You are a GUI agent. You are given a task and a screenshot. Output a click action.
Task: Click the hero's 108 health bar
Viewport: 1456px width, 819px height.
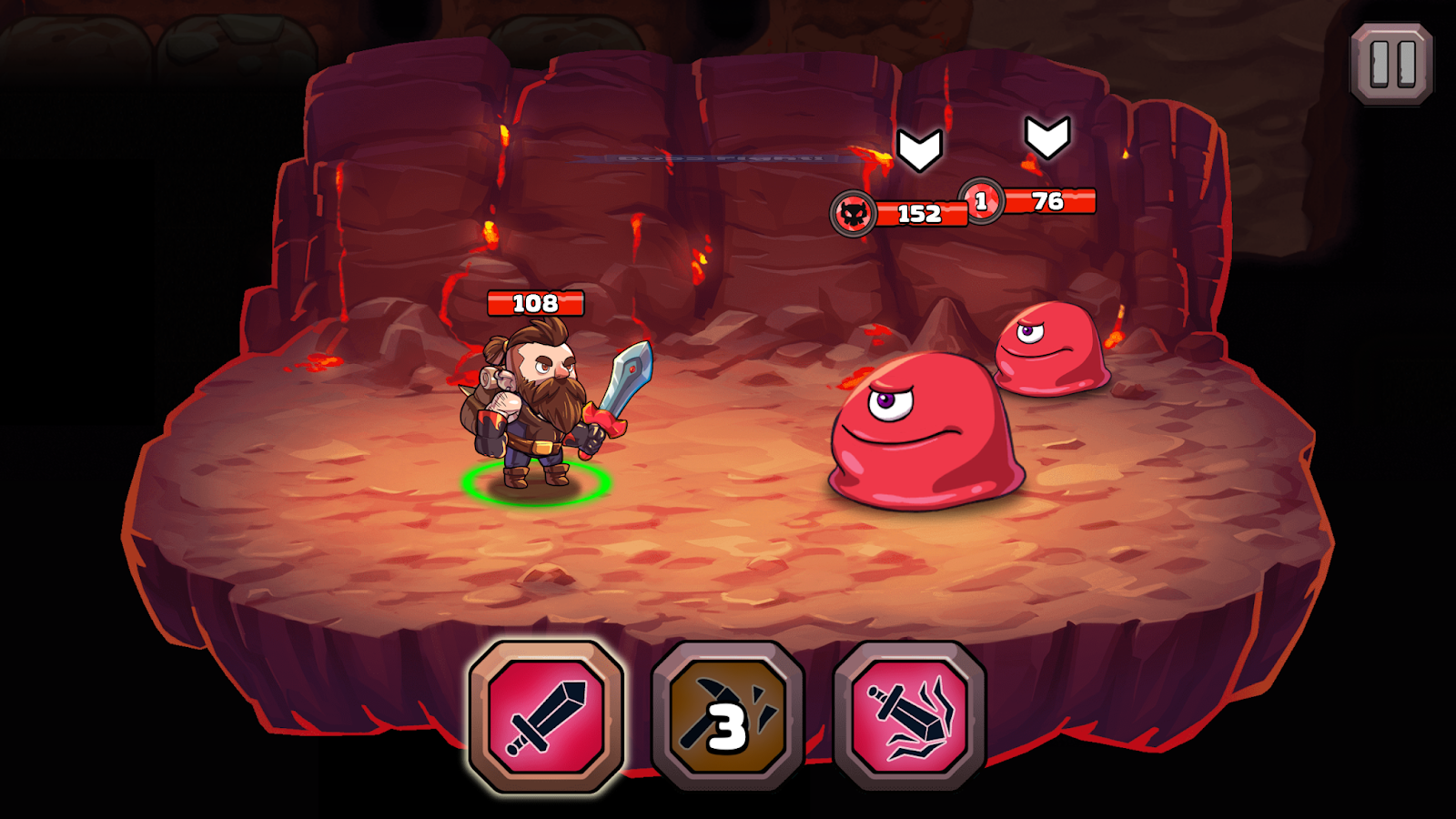point(535,301)
